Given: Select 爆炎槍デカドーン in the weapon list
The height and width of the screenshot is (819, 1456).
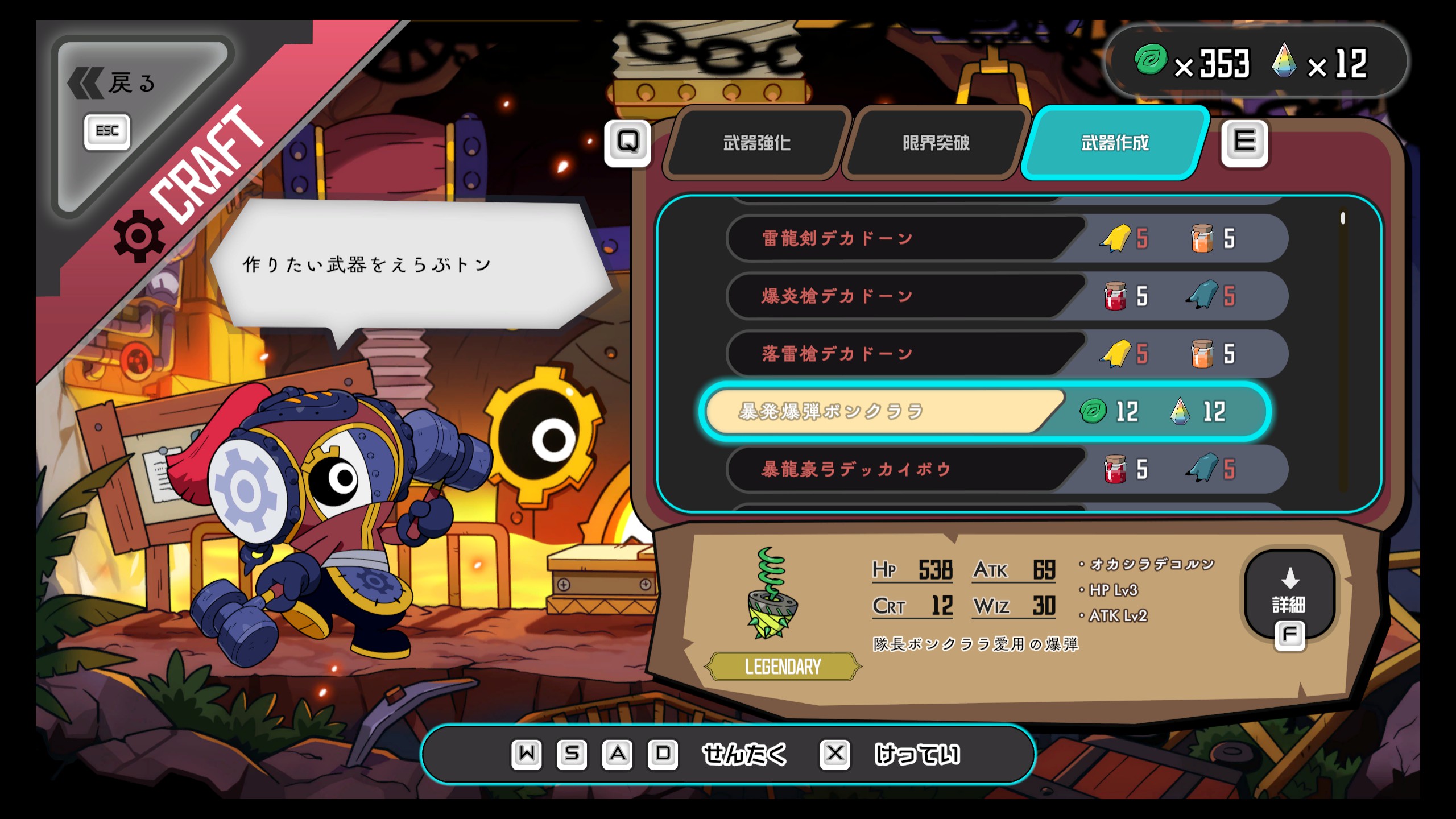Looking at the screenshot, I should (x=904, y=296).
